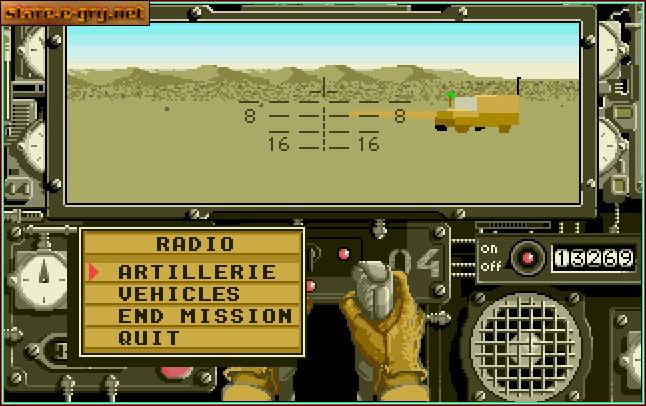Click the stare-e-gry.net watermark link
Screen dimensions: 646x406
pyautogui.click(x=75, y=13)
